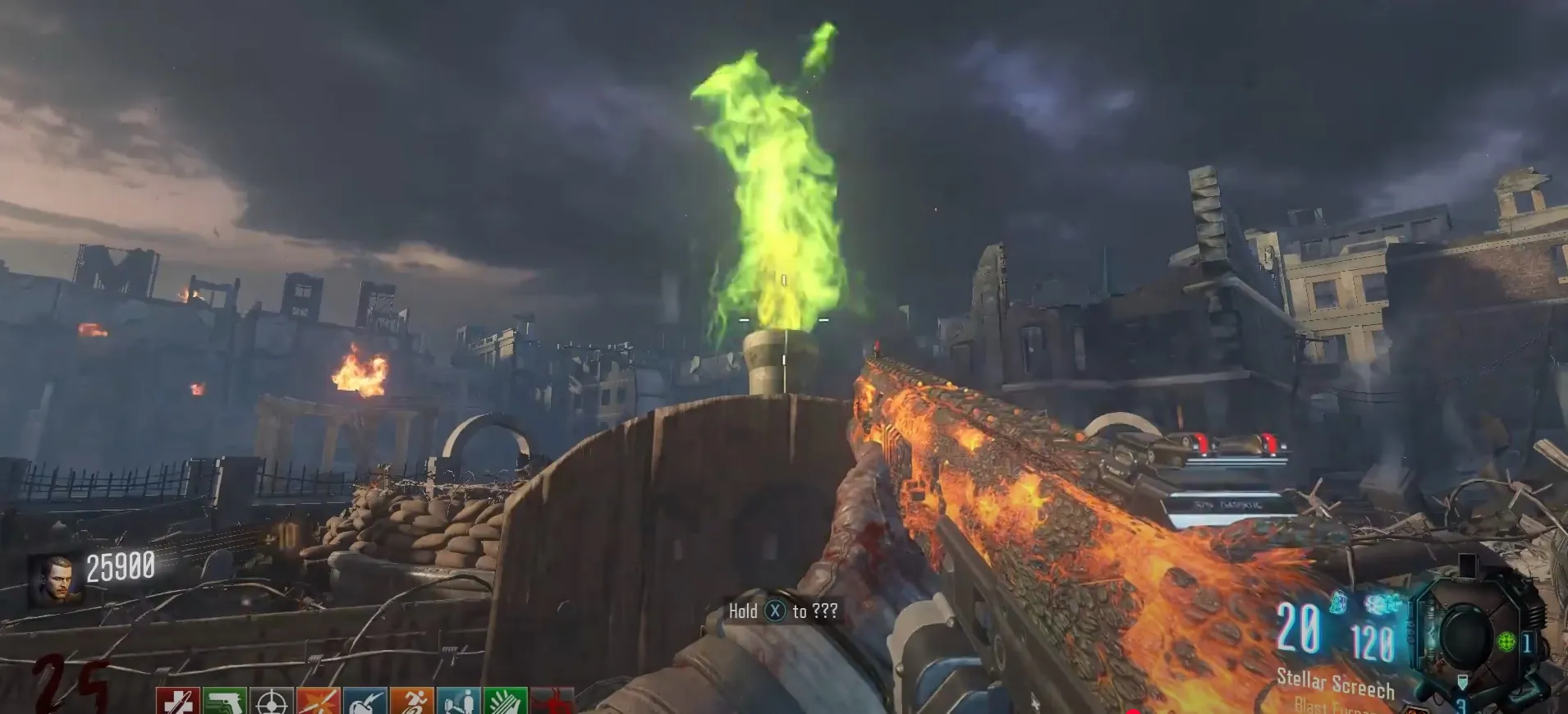Select the green tactical grenade icon
This screenshot has height=714, width=1568.
click(x=1506, y=641)
